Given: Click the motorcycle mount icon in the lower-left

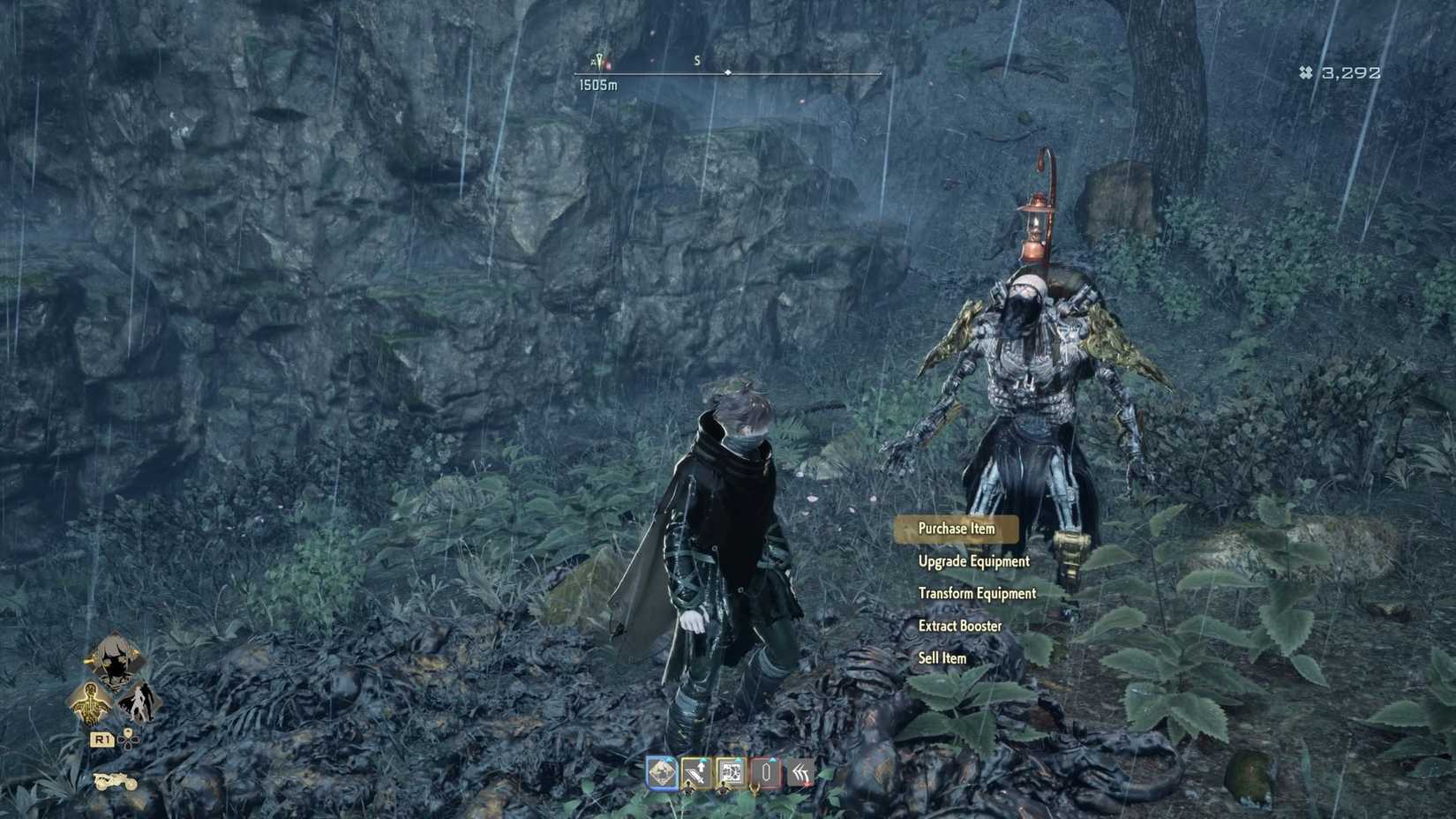Looking at the screenshot, I should 116,782.
